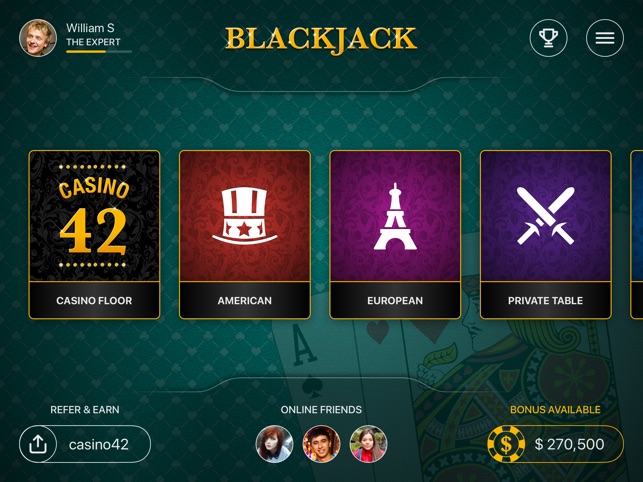Open the trophy leaderboard icon

(548, 38)
